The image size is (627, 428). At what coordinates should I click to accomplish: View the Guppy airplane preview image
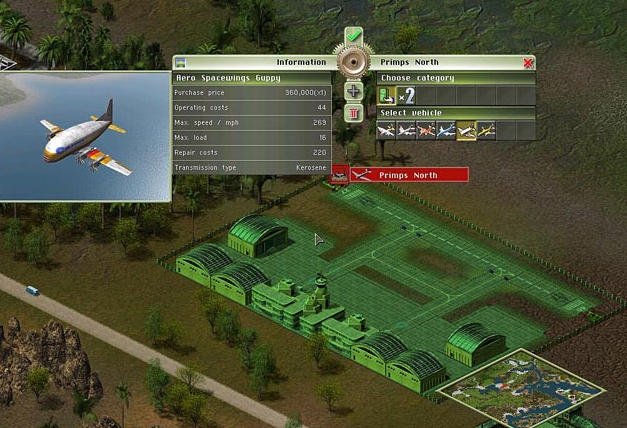pyautogui.click(x=85, y=135)
